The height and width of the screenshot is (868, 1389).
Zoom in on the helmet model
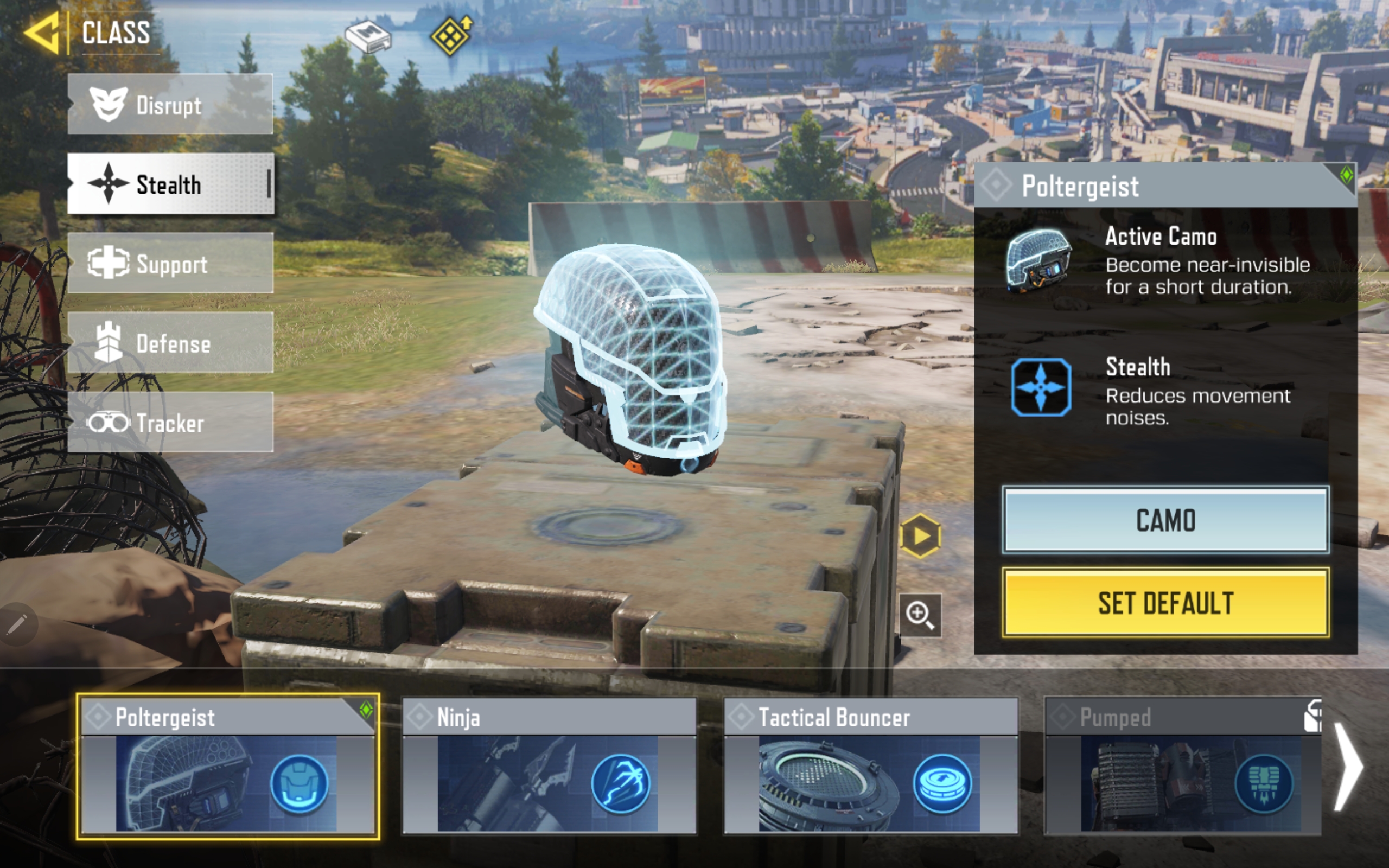(x=920, y=615)
